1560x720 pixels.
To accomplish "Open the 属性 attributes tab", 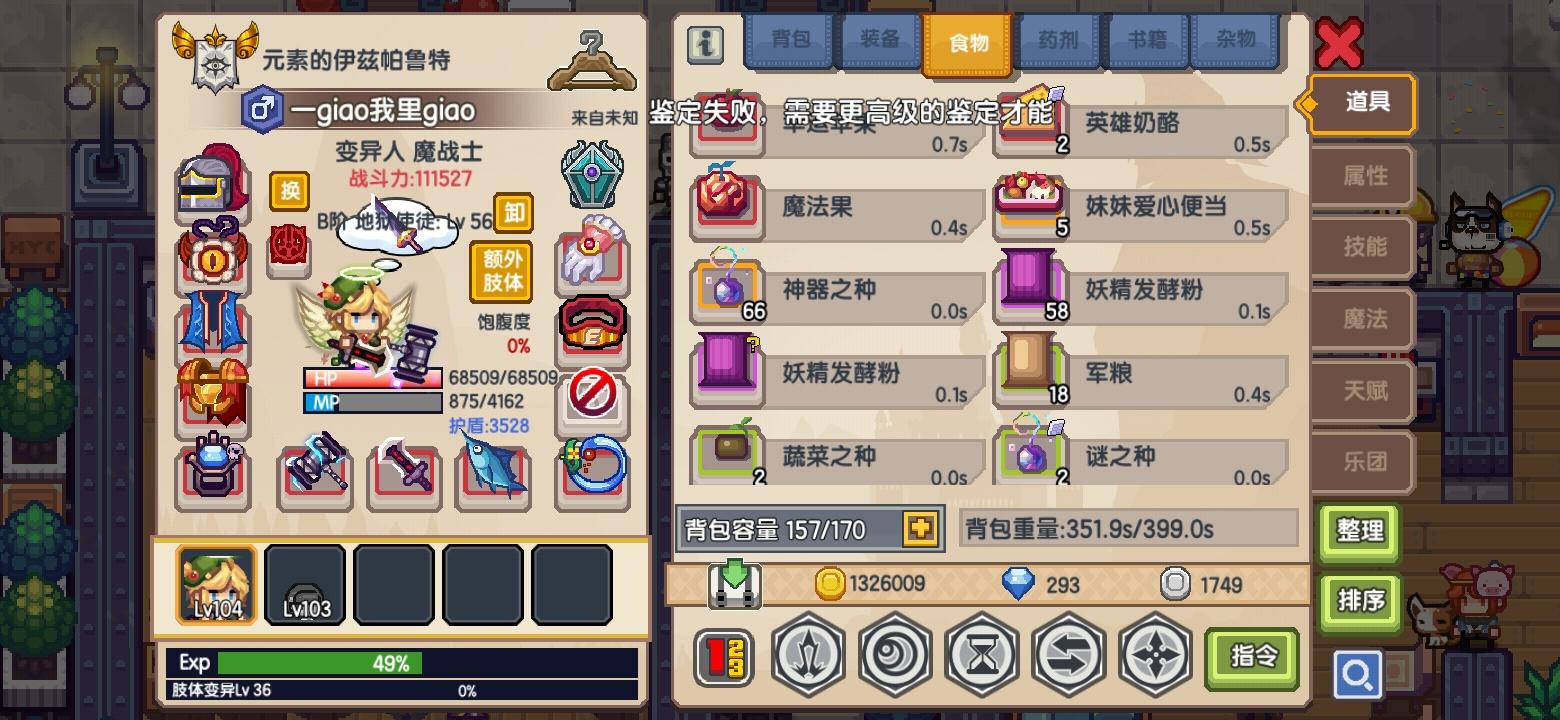I will (x=1361, y=176).
